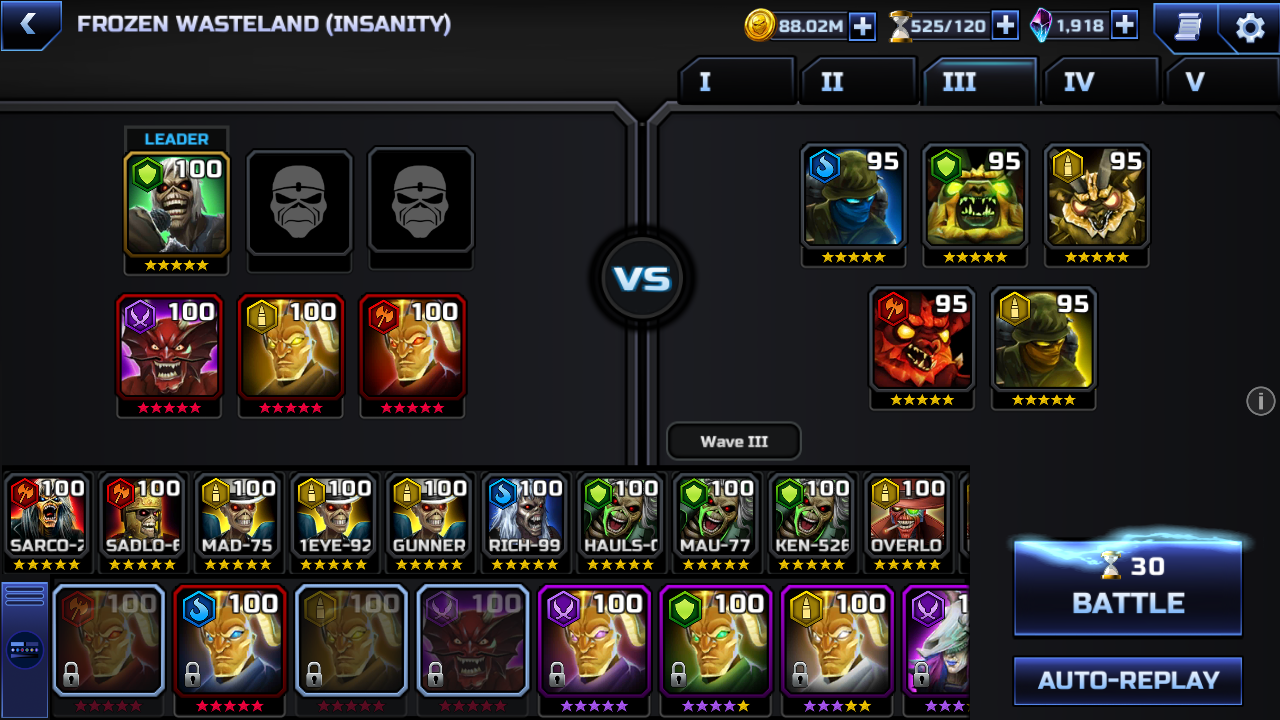The image size is (1280, 720).
Task: Pick the RICH-99 friend champion
Action: (527, 518)
